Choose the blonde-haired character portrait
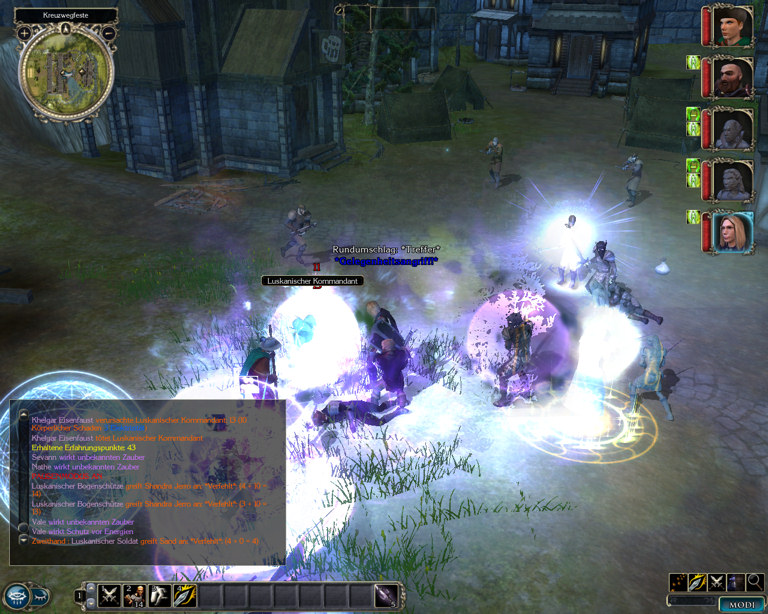Screen dimensions: 768x614 732,232
